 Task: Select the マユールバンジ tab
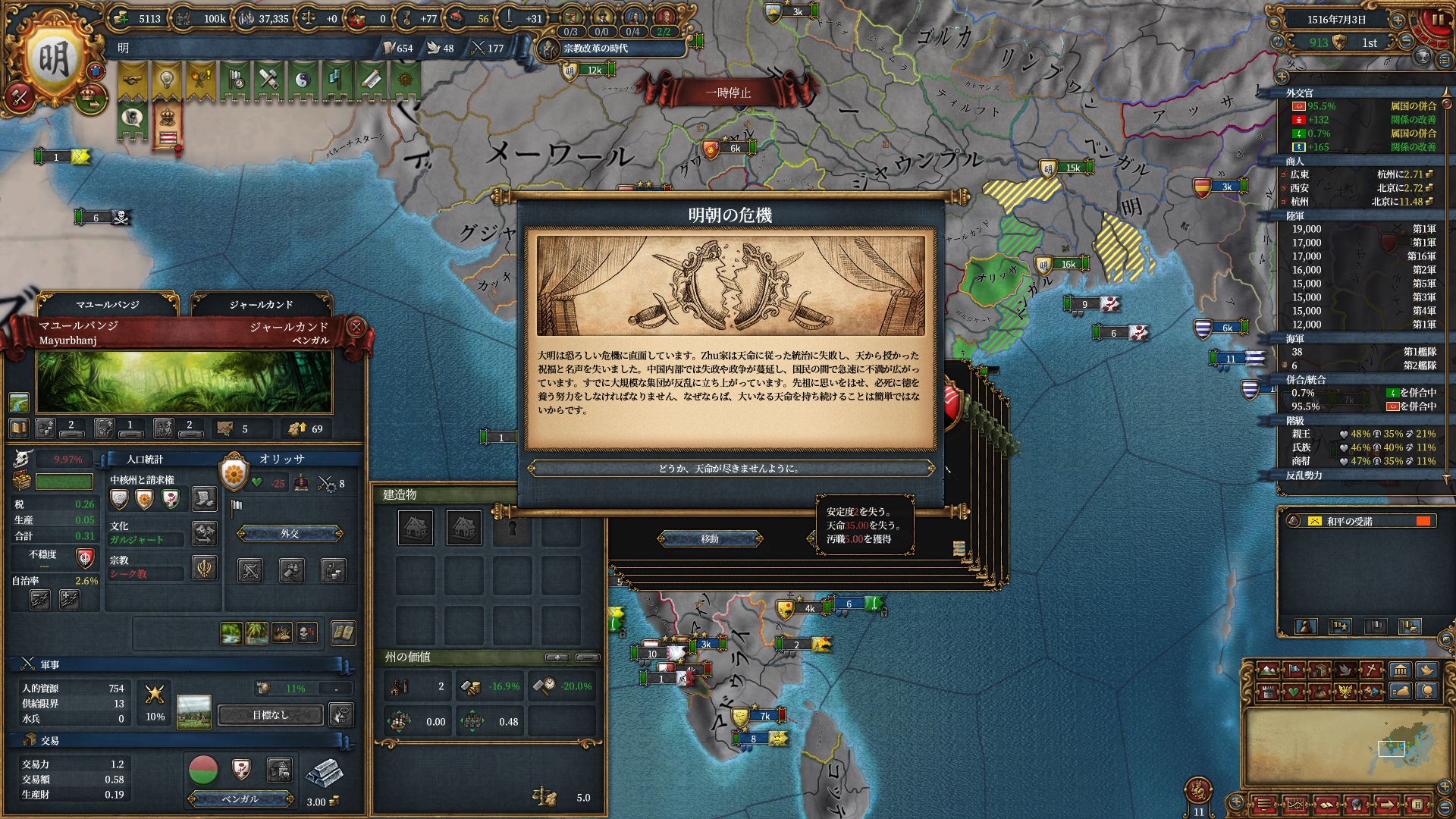coord(108,305)
